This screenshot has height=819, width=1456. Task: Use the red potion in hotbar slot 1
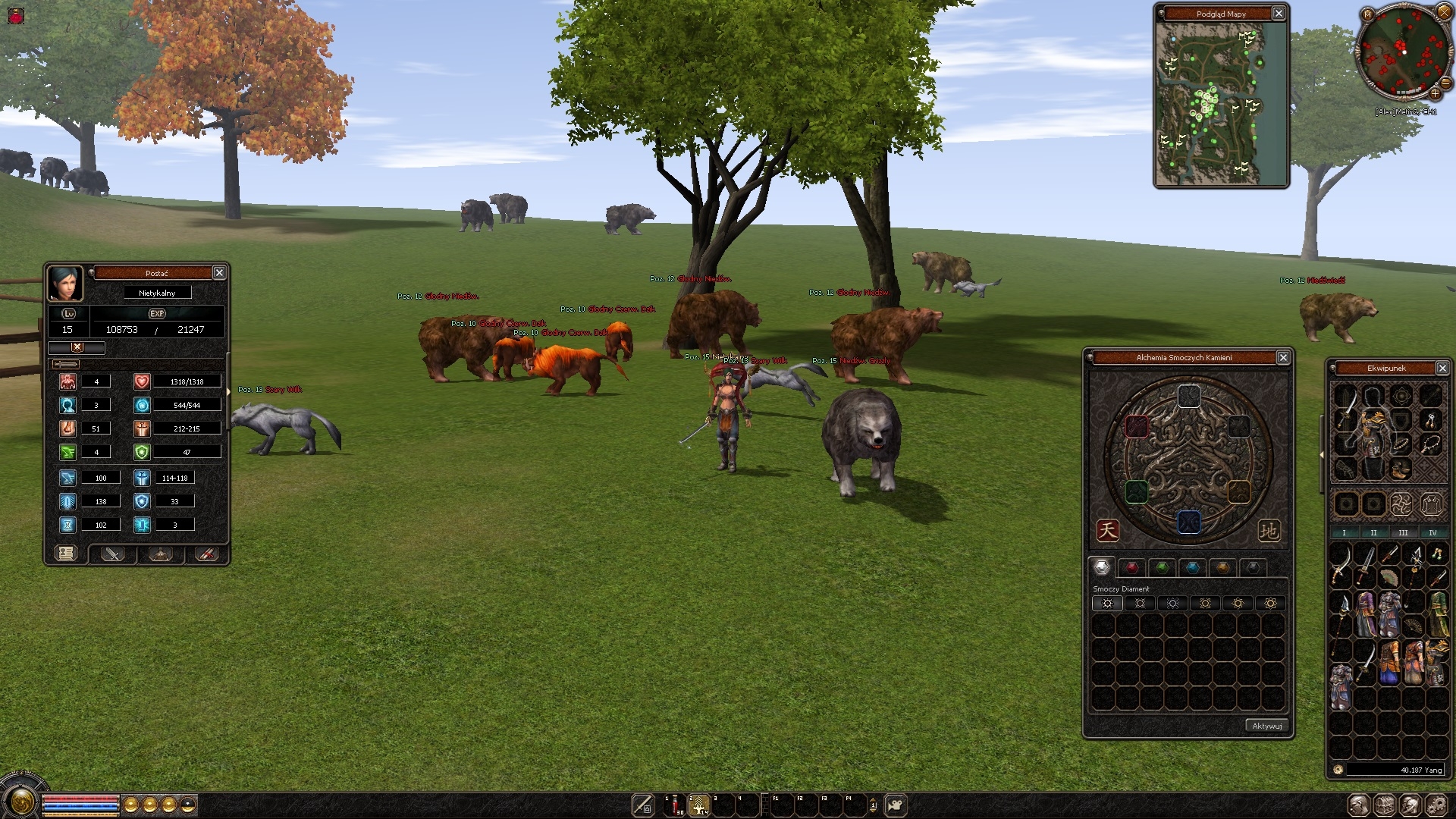point(674,805)
